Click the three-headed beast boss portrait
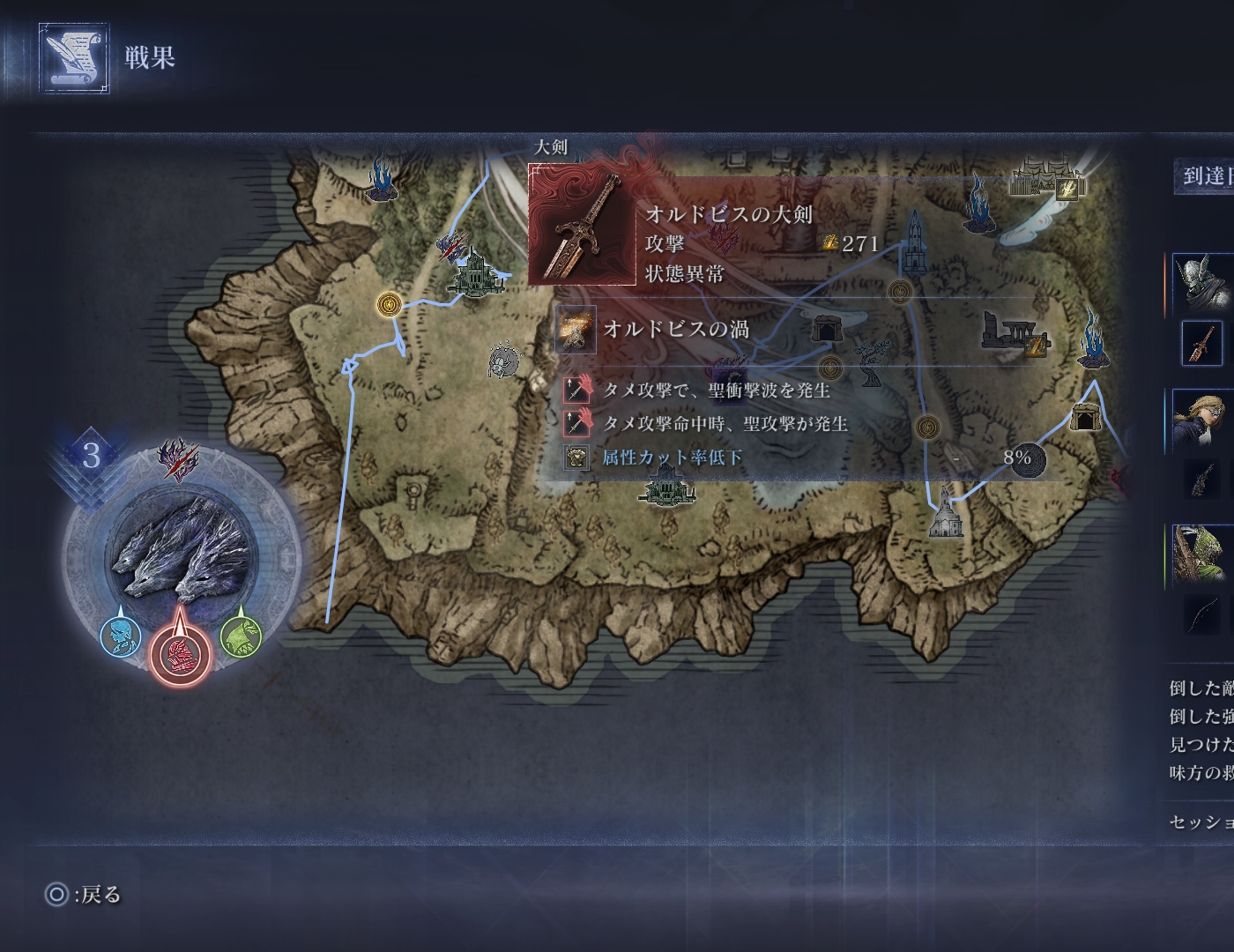Screen dimensions: 1234x952 click(x=182, y=551)
